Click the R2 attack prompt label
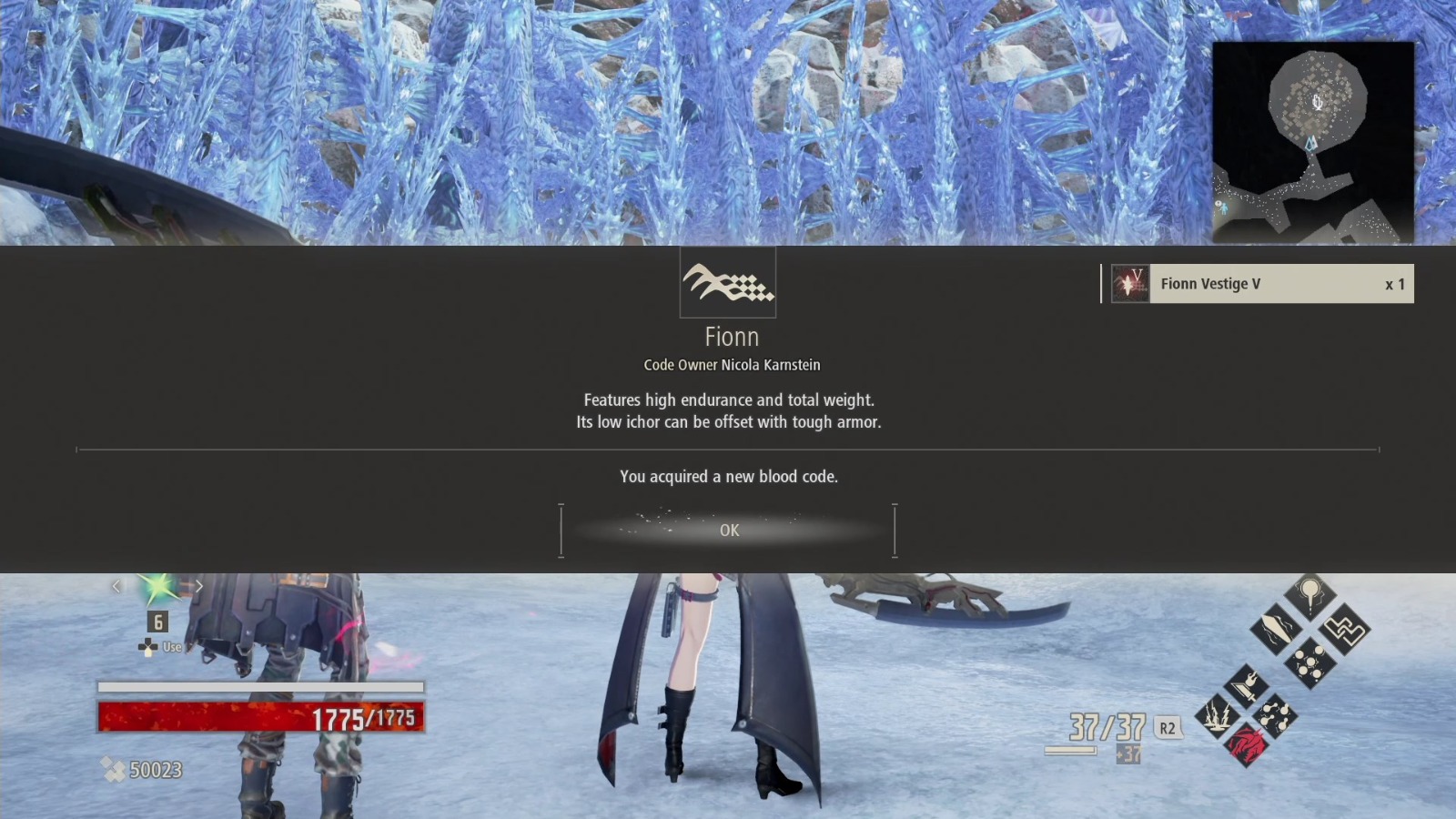The height and width of the screenshot is (819, 1456). [x=1168, y=729]
